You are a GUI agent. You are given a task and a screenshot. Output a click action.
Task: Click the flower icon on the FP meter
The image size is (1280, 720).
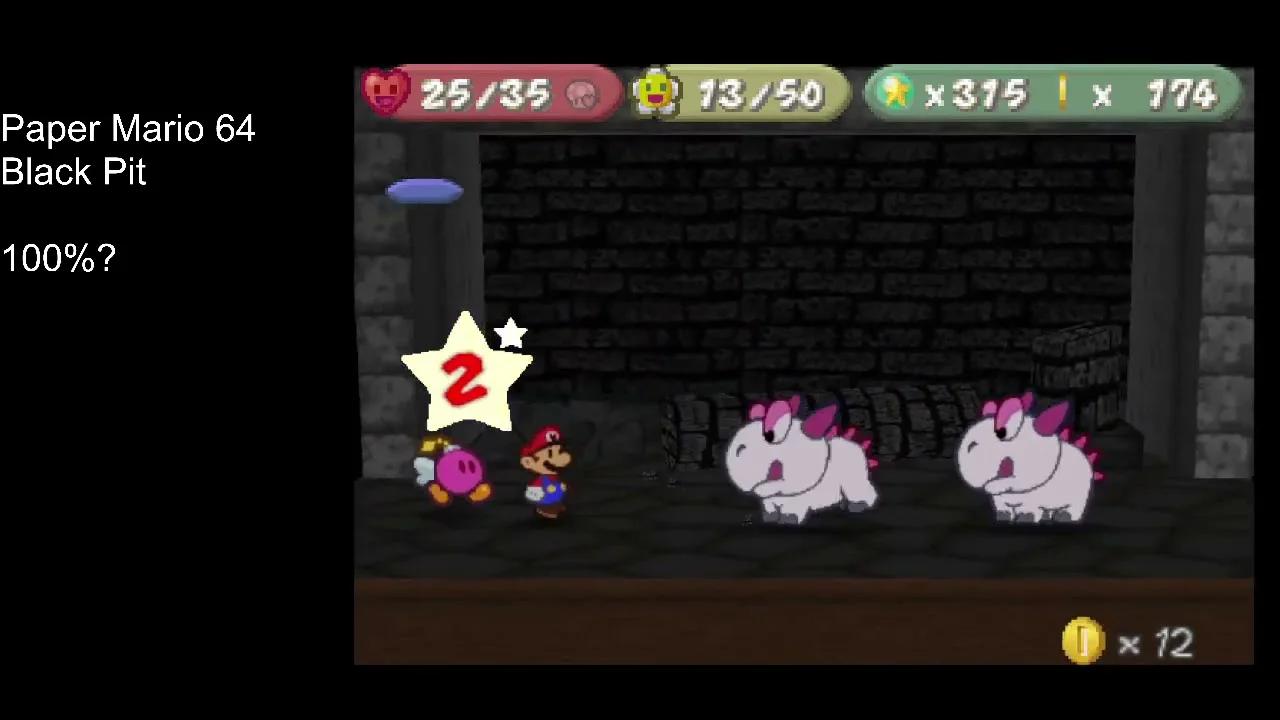[x=655, y=93]
